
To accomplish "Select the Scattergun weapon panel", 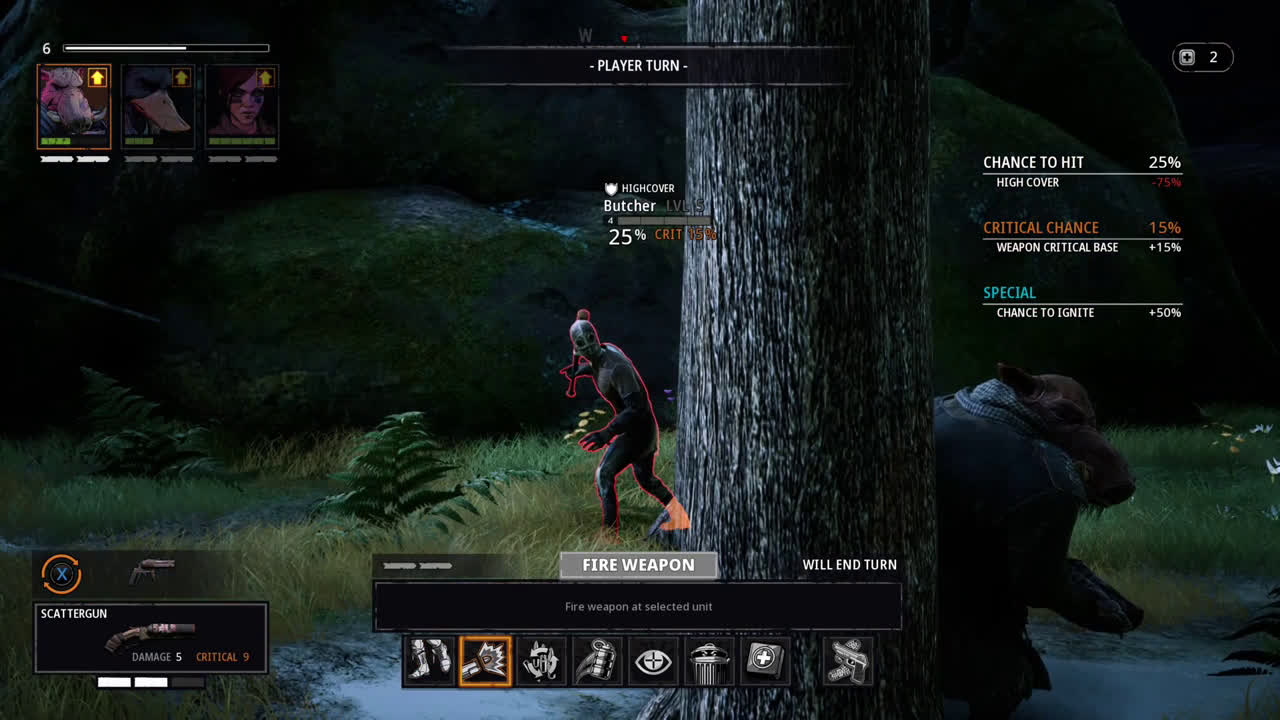I will pyautogui.click(x=151, y=637).
